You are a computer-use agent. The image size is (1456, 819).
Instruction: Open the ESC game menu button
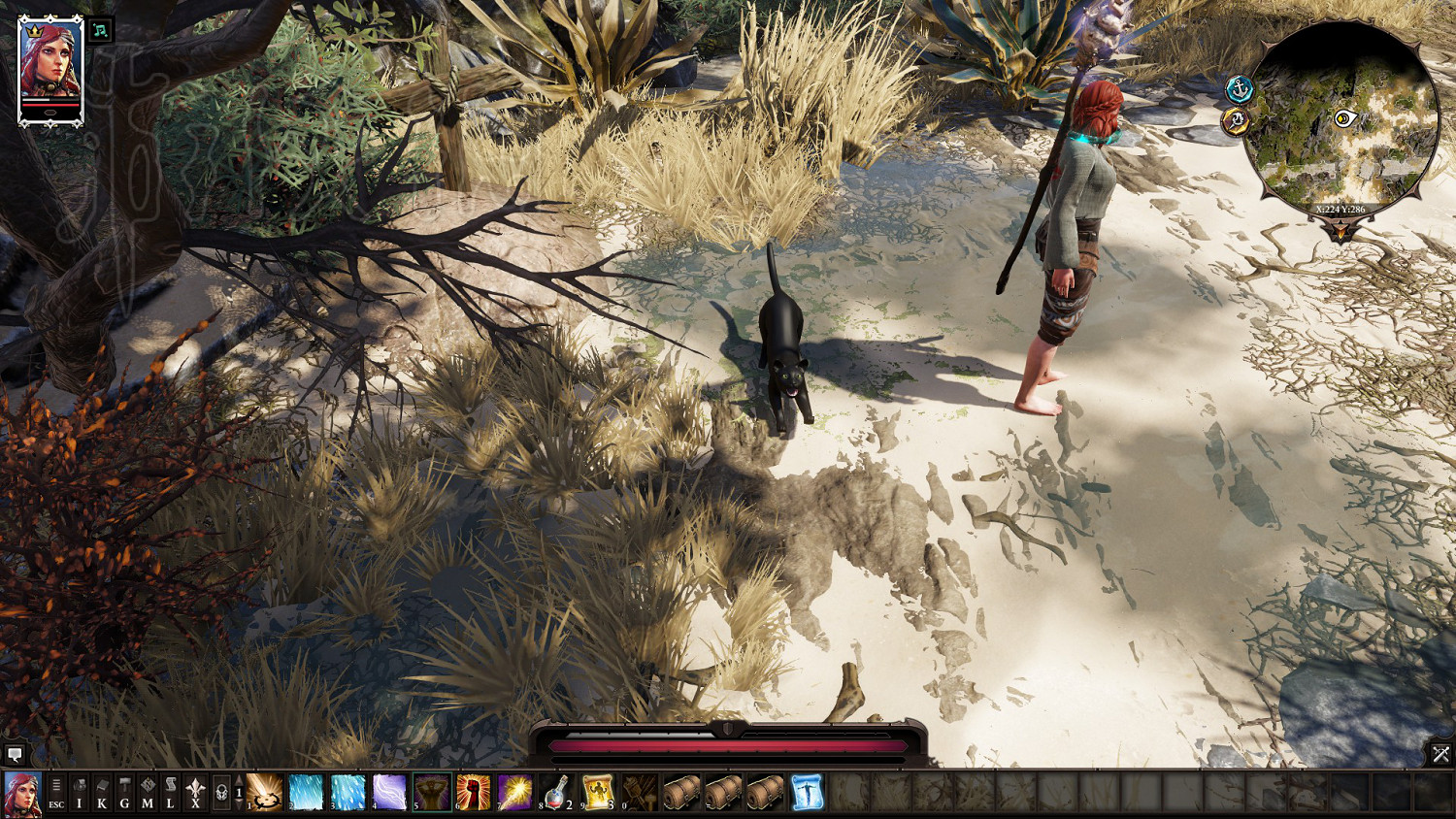click(56, 792)
